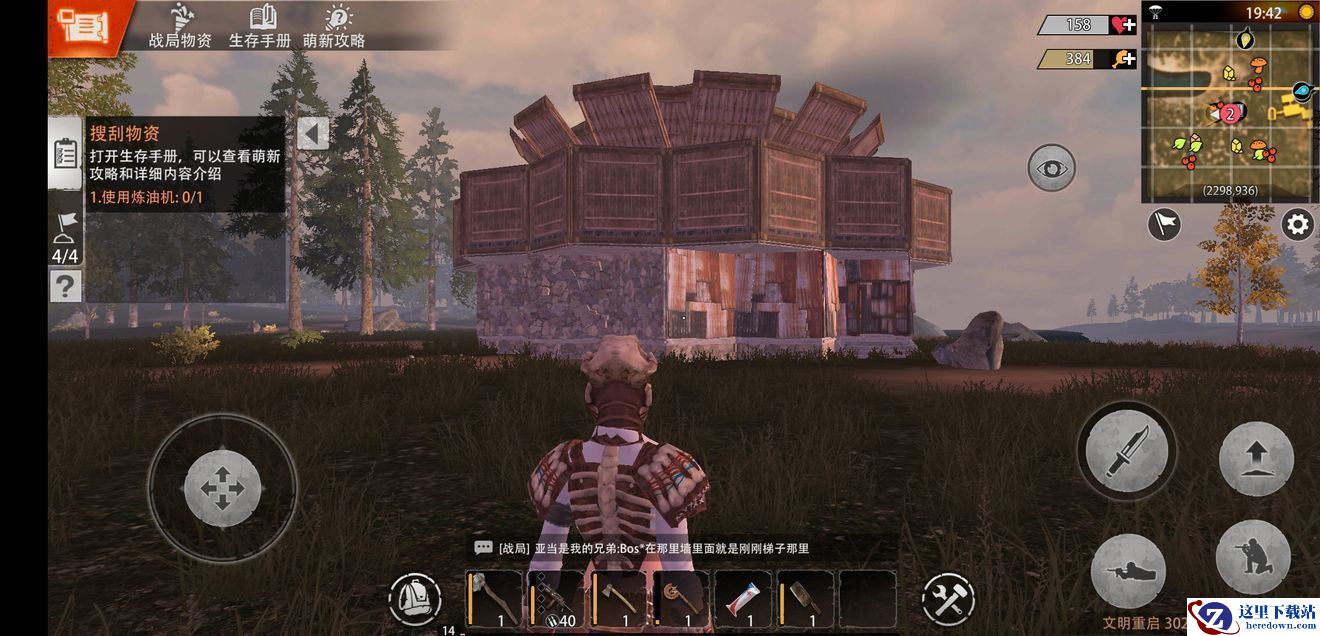Equip the gun with 40 ammo

tap(556, 599)
